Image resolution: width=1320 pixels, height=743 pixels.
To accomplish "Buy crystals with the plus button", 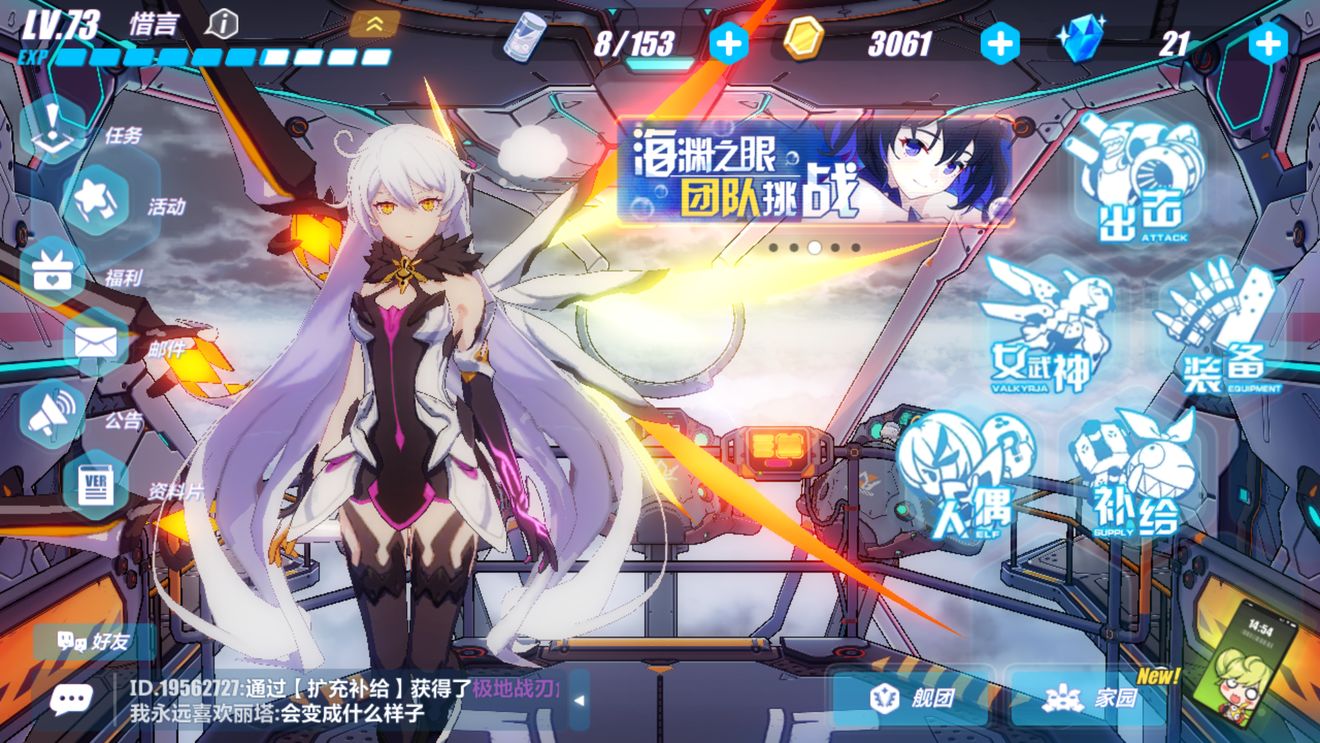I will click(x=1268, y=43).
